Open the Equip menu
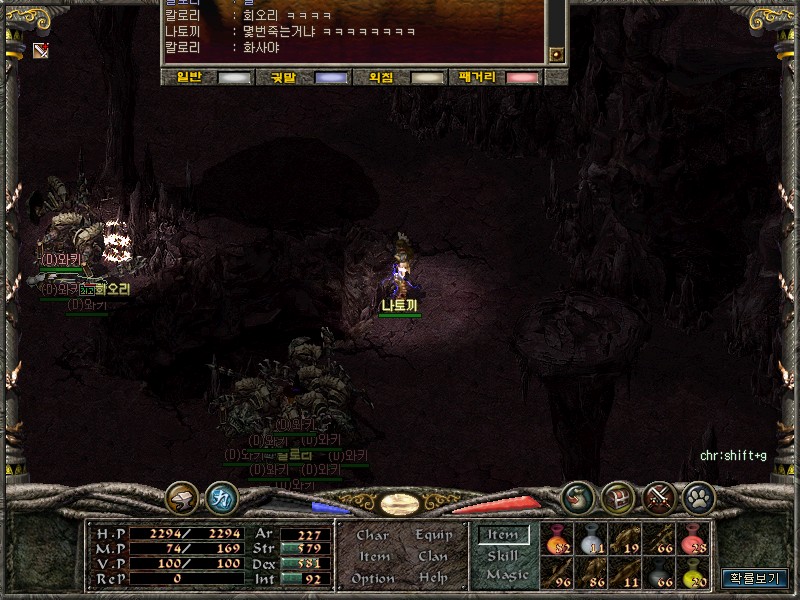This screenshot has height=600, width=800. point(434,535)
